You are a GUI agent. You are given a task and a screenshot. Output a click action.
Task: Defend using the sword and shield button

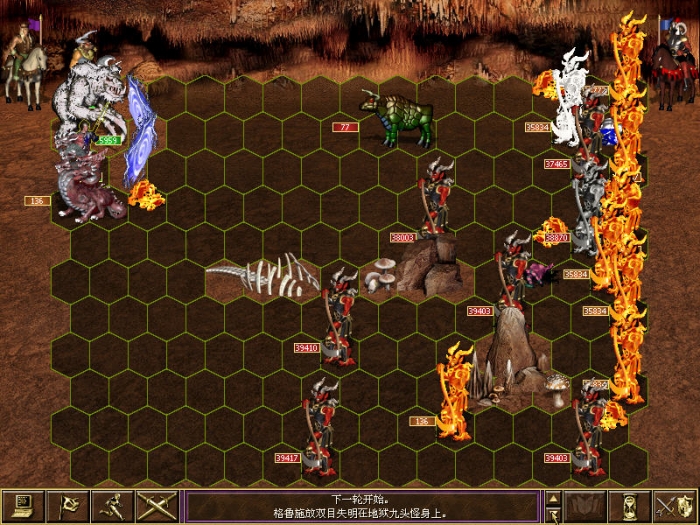[x=675, y=506]
